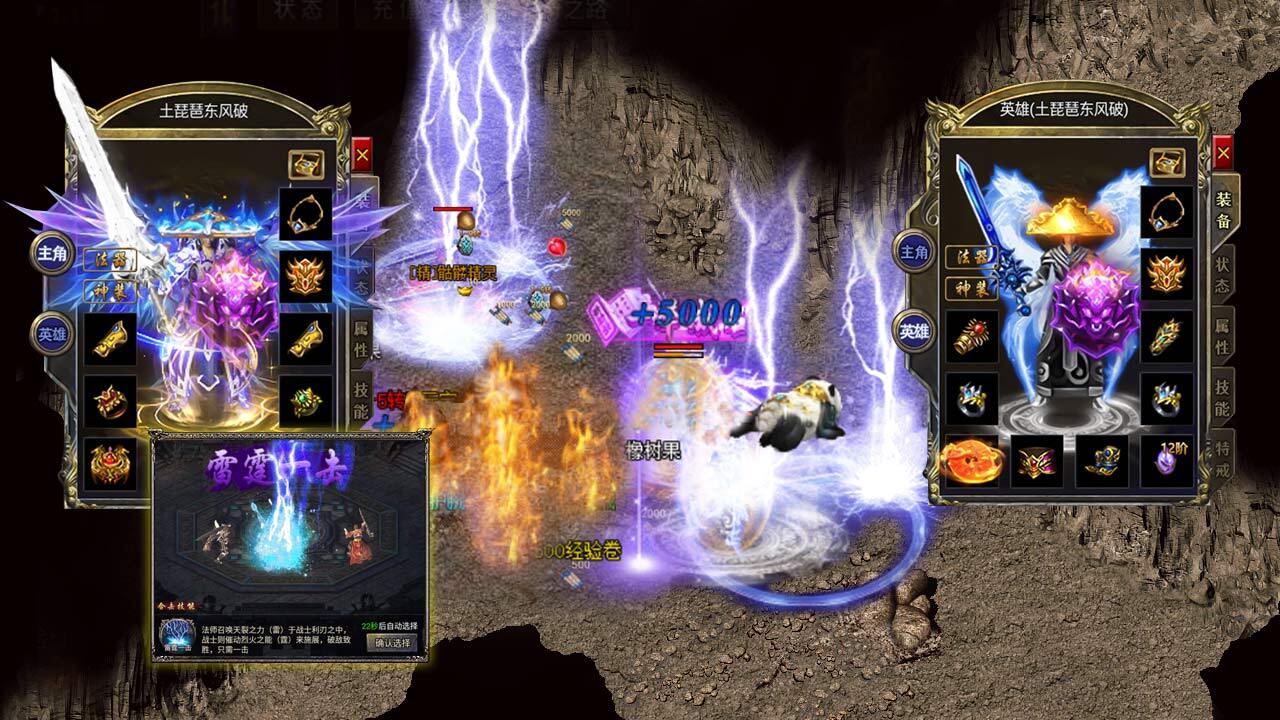The height and width of the screenshot is (720, 1280).
Task: Close the left main character panel
Action: coord(362,157)
